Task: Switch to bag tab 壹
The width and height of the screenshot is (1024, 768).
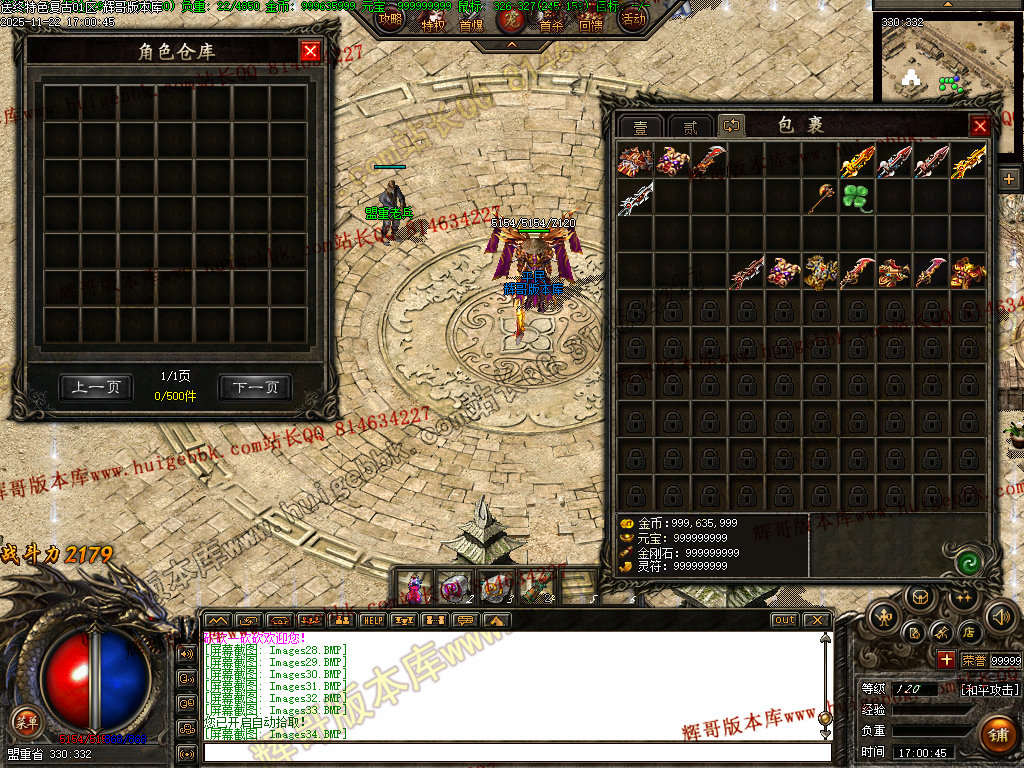Action: point(640,127)
